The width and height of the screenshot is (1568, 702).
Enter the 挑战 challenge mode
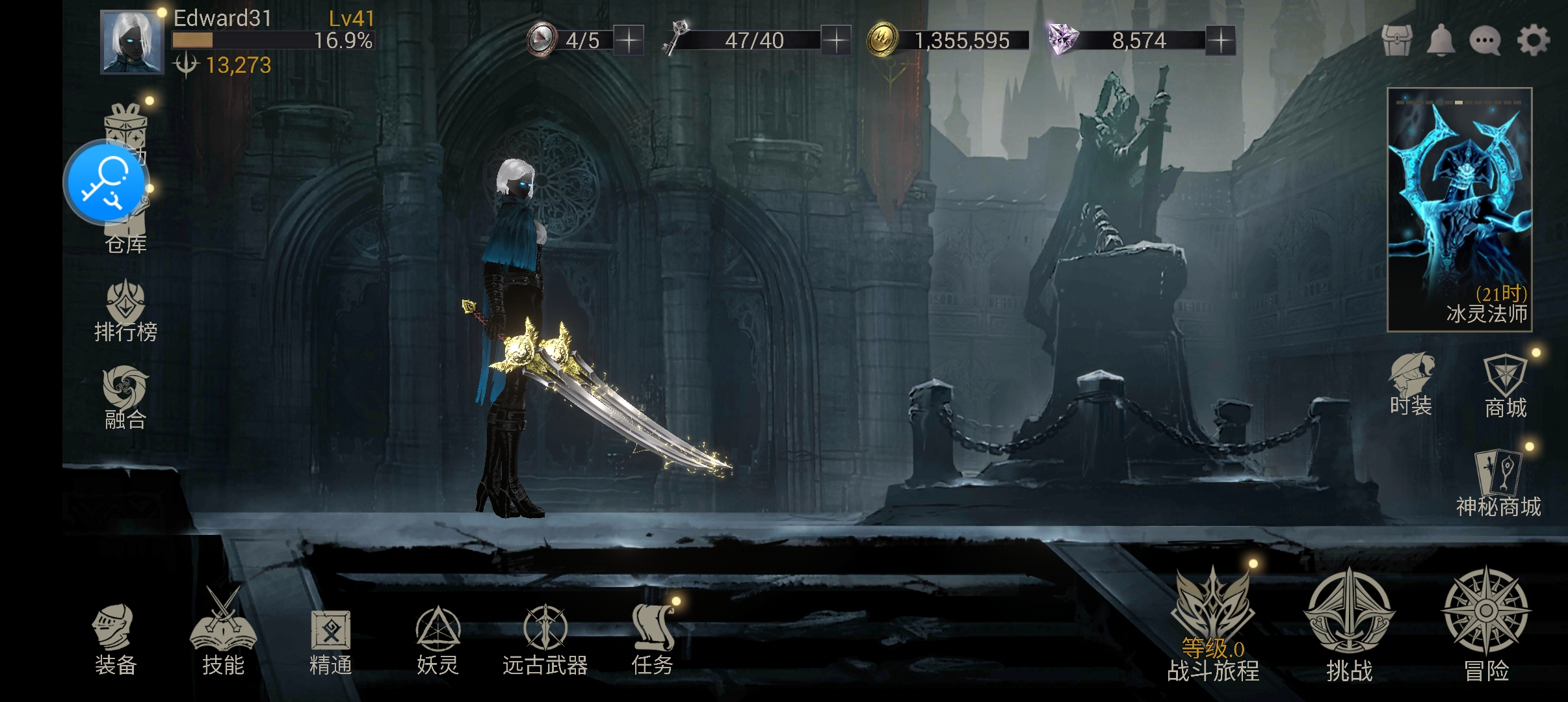1349,625
